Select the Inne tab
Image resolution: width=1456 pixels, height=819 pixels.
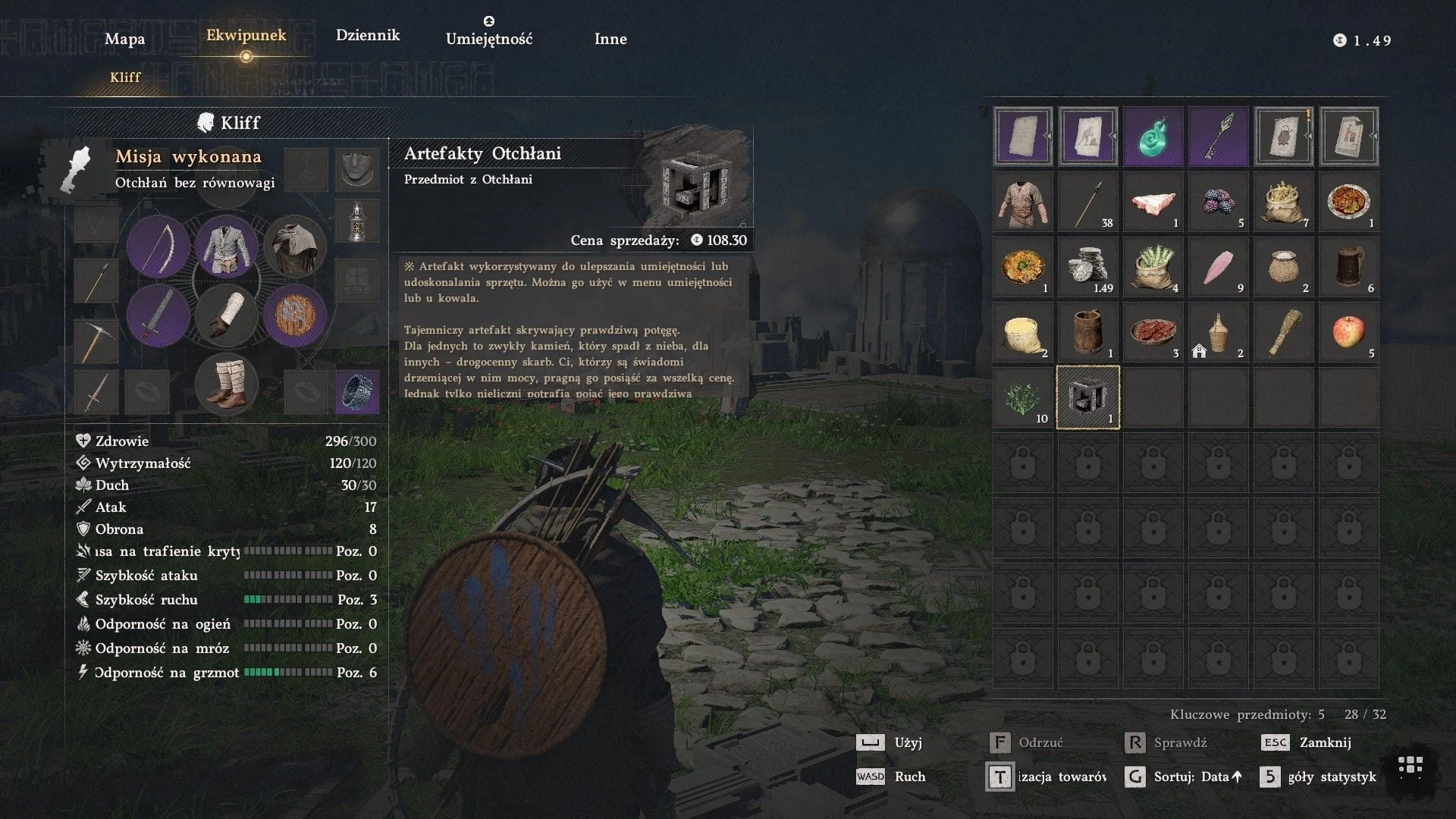pos(610,39)
